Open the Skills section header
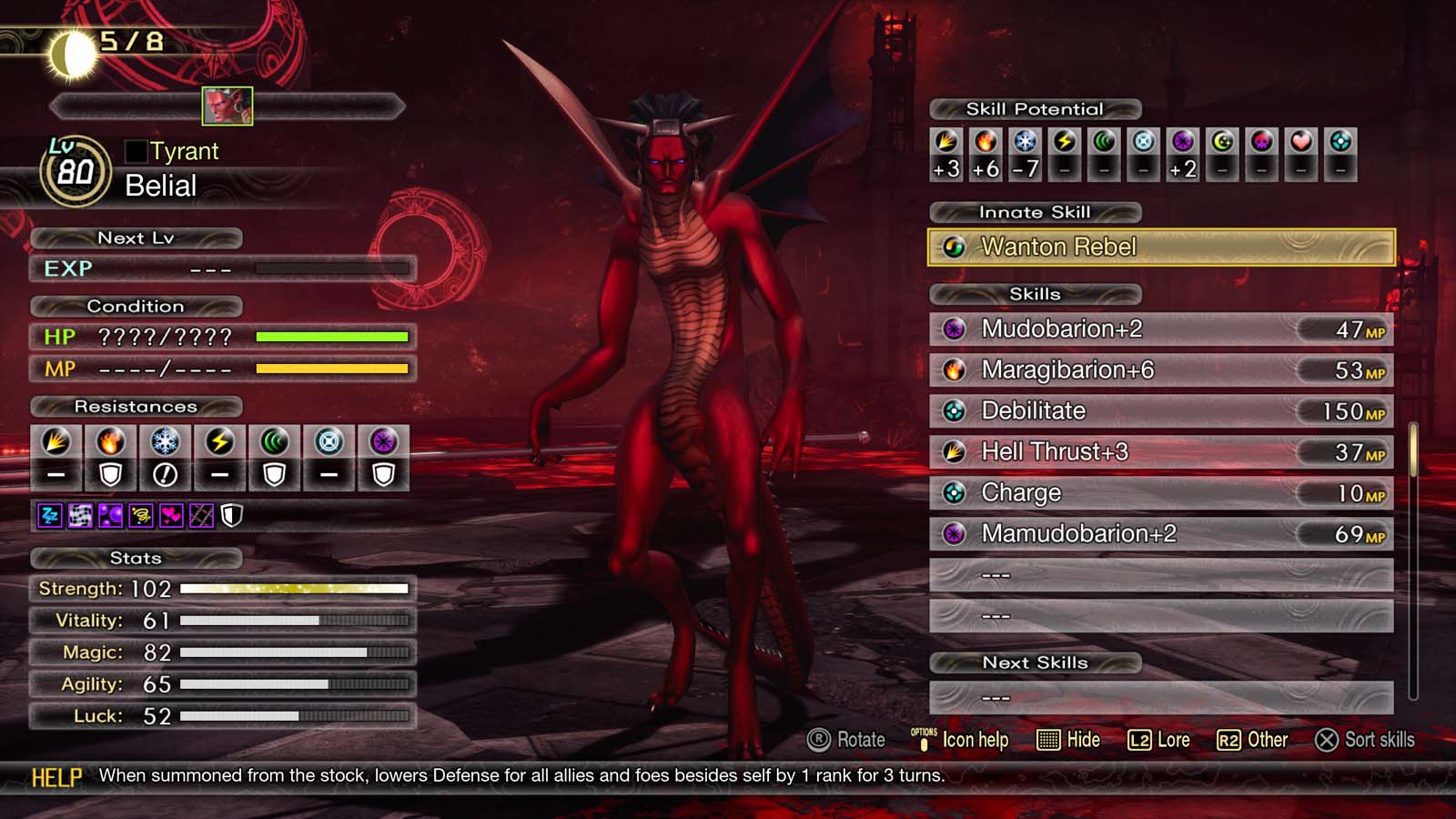Viewport: 1456px width, 819px height. click(1035, 294)
